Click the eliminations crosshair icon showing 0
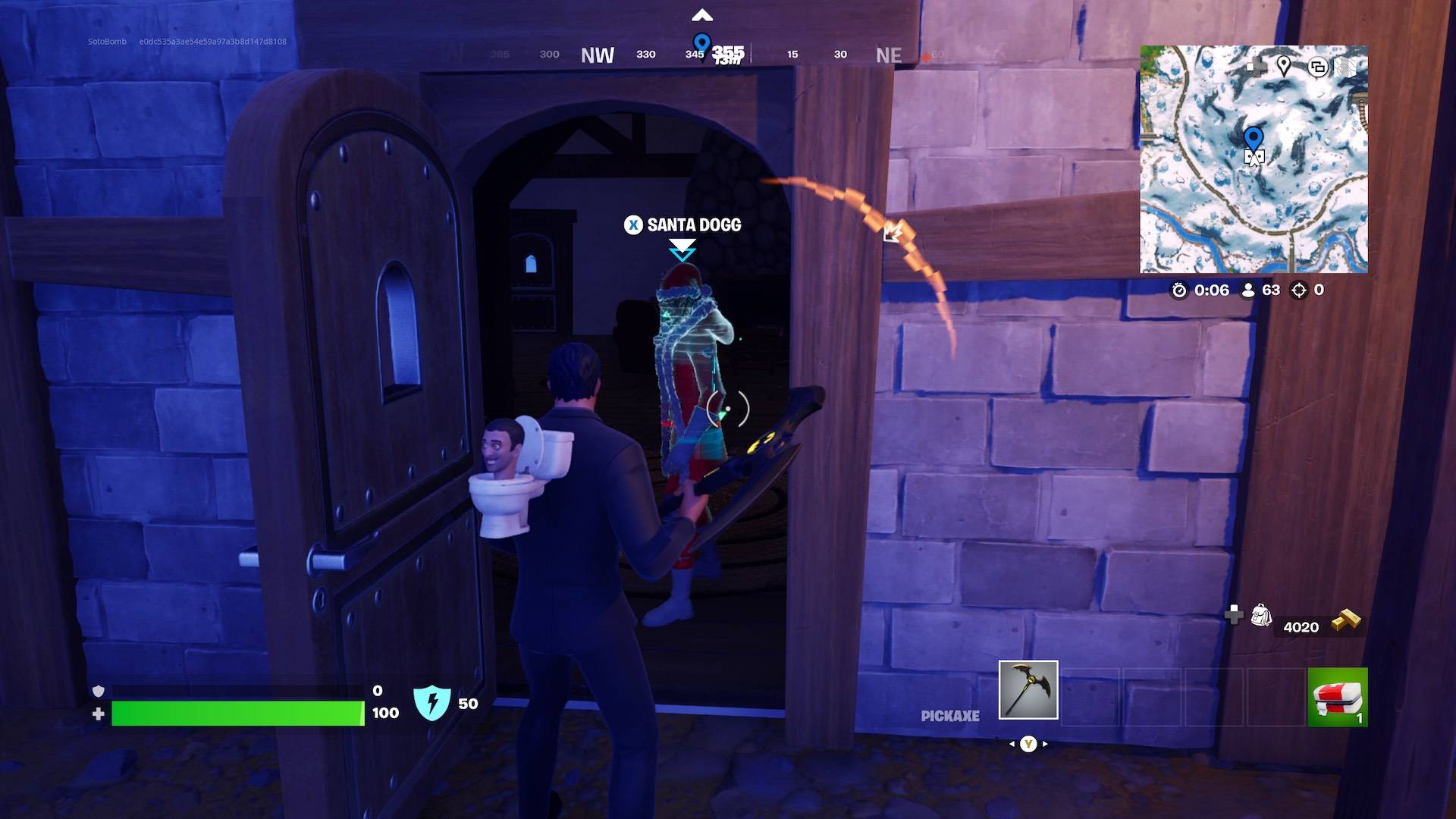Image resolution: width=1456 pixels, height=819 pixels. (1299, 290)
